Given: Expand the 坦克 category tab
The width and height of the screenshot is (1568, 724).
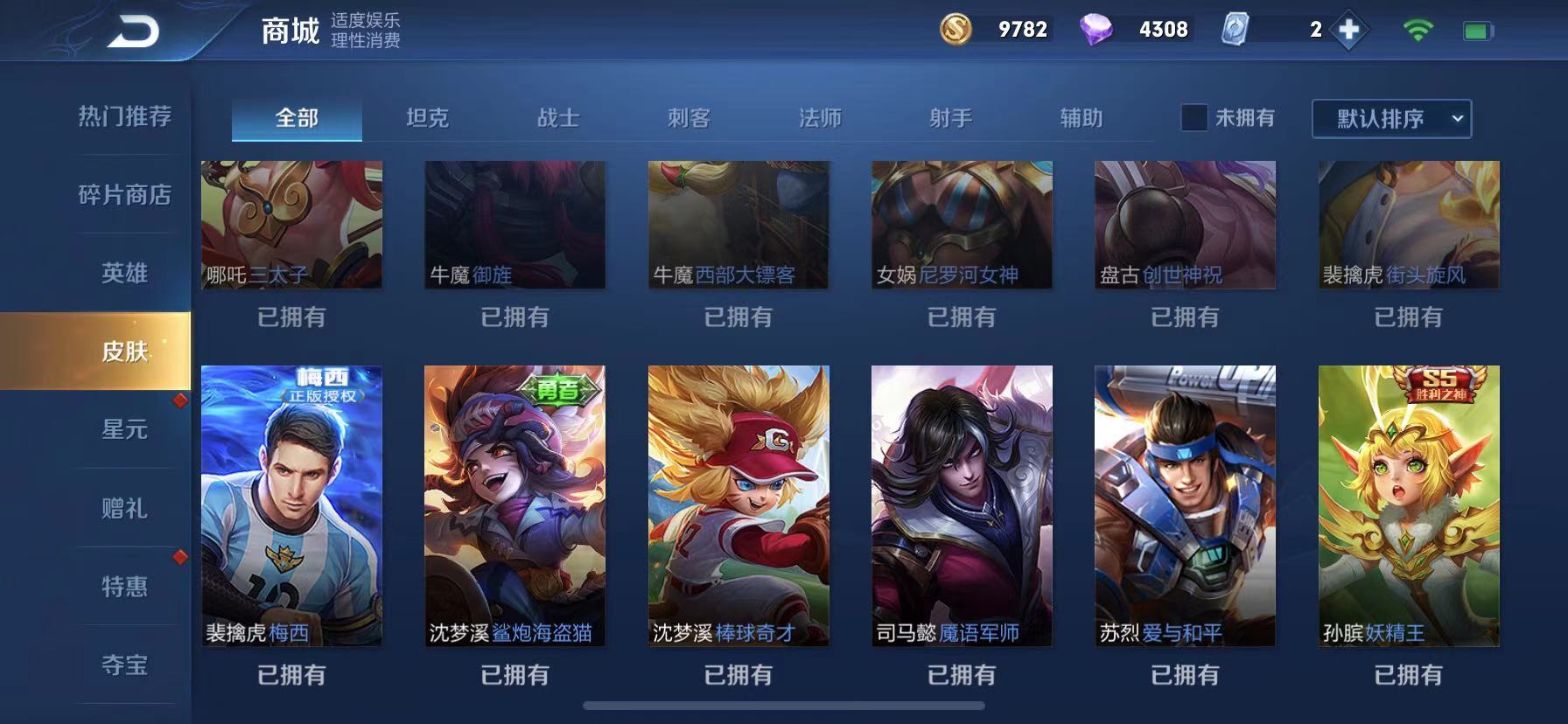Looking at the screenshot, I should [426, 117].
